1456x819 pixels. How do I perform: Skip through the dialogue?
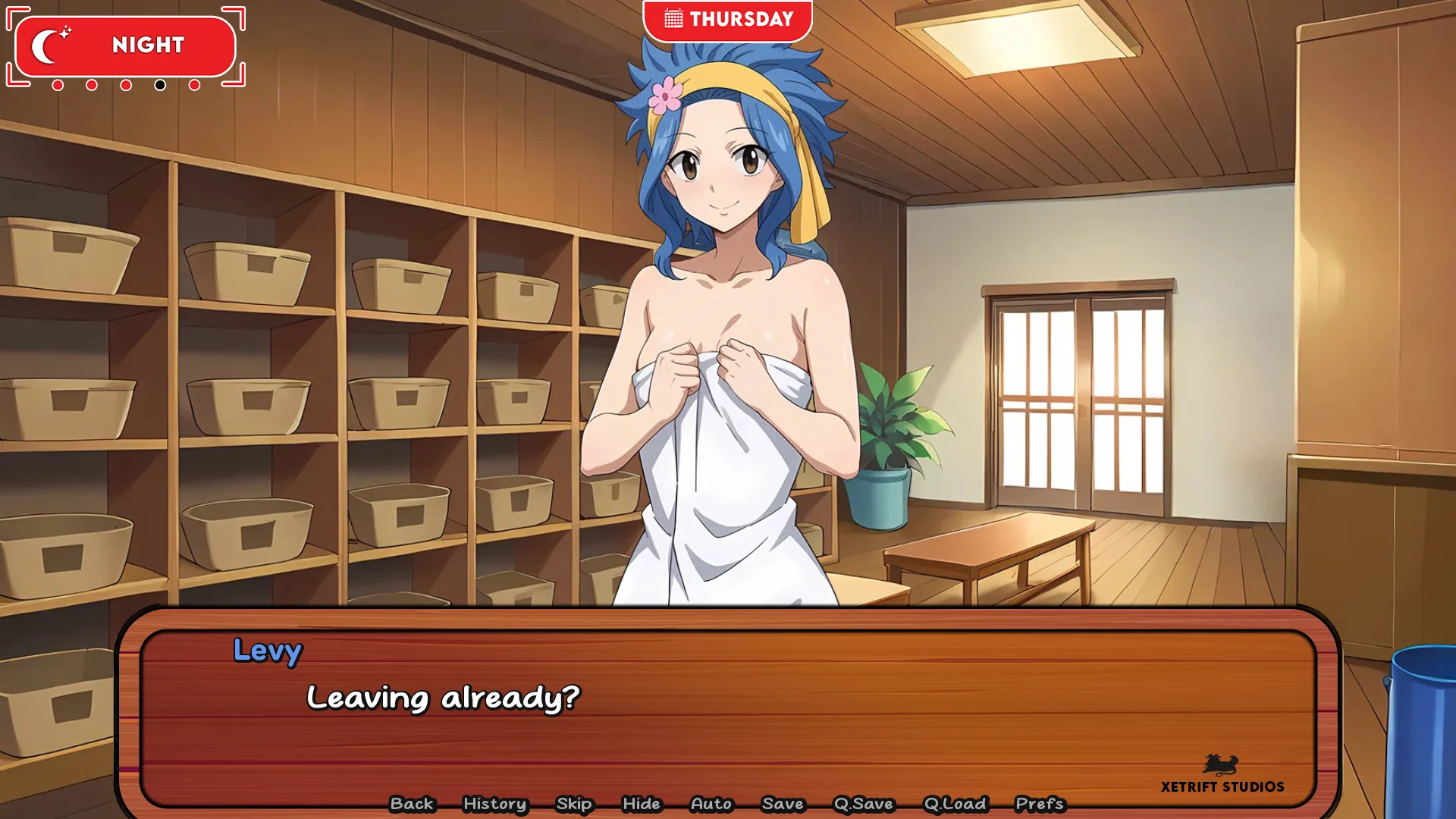[574, 804]
